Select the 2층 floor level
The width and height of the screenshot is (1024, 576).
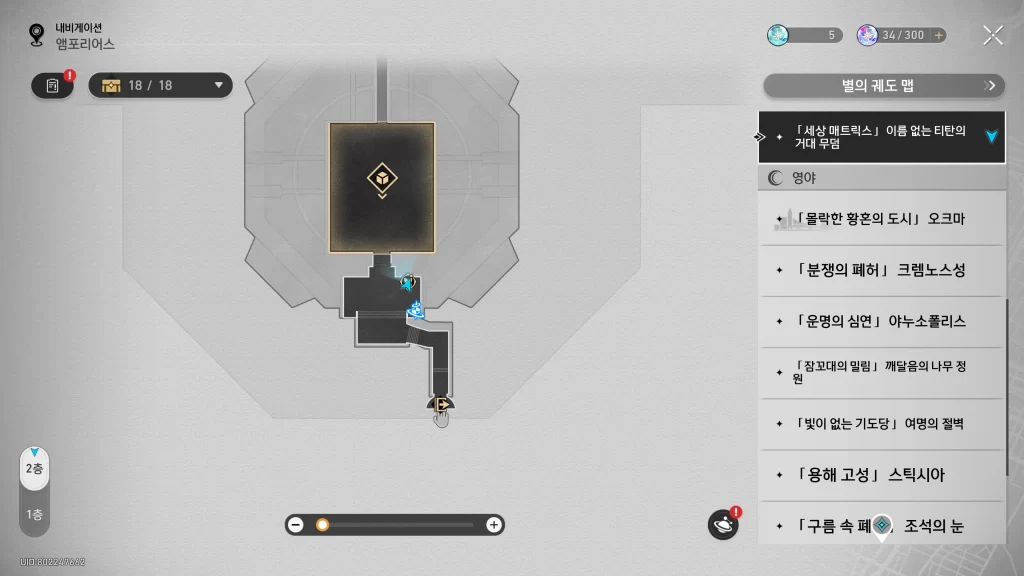click(35, 469)
